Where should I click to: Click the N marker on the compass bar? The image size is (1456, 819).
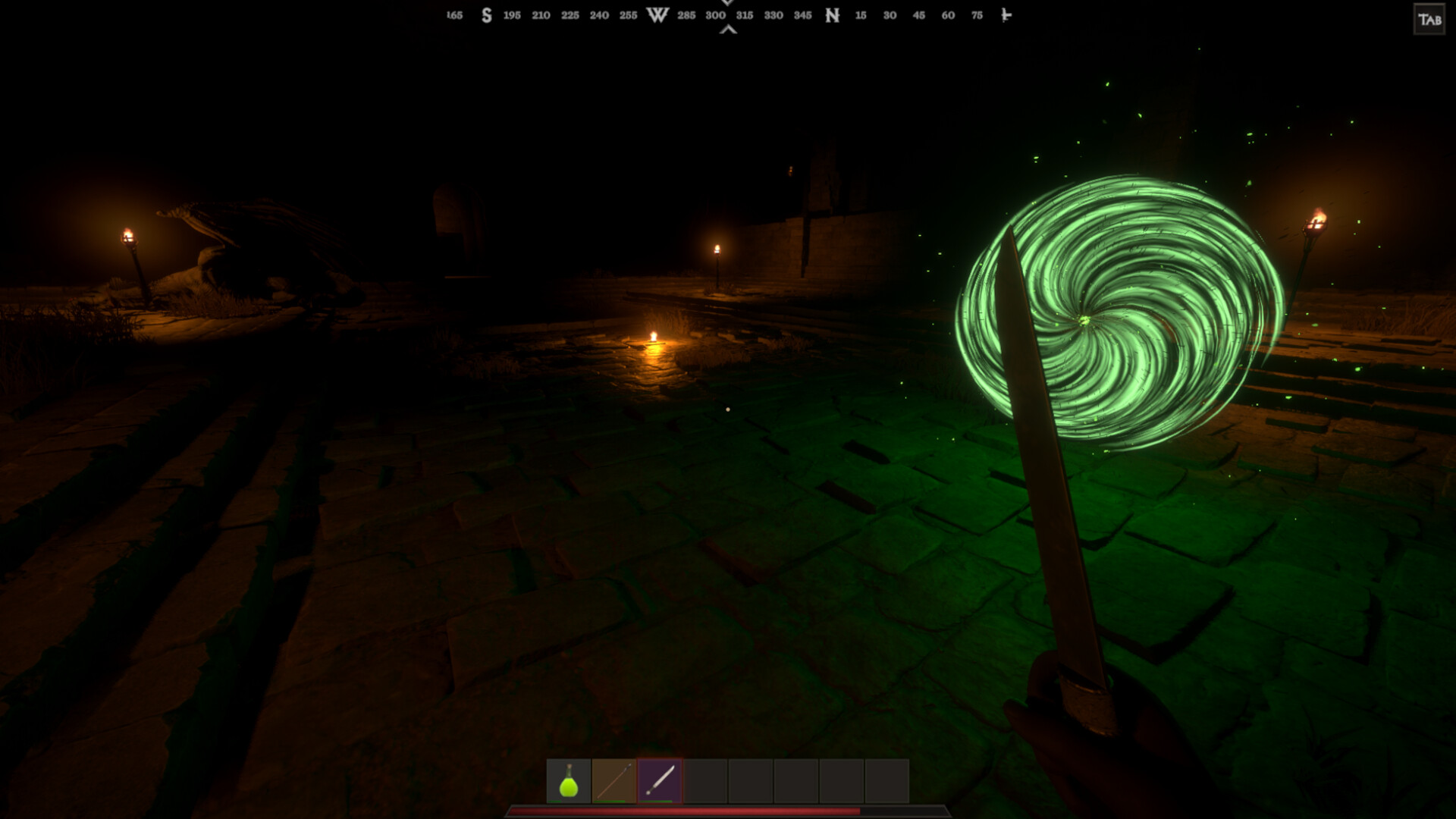[830, 14]
